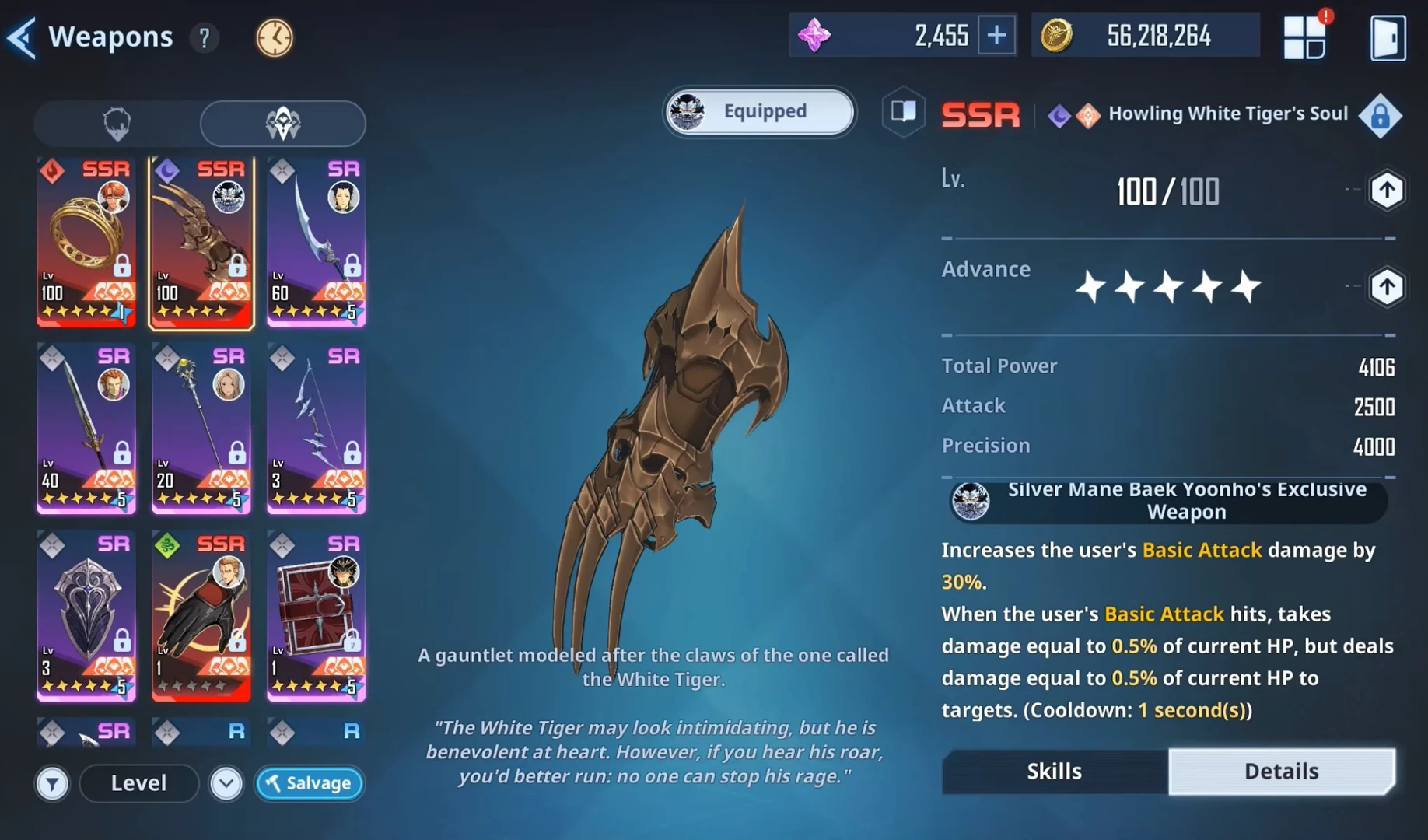Select the golden ring SSR weapon
Screen dimensions: 1428x840
(86, 241)
